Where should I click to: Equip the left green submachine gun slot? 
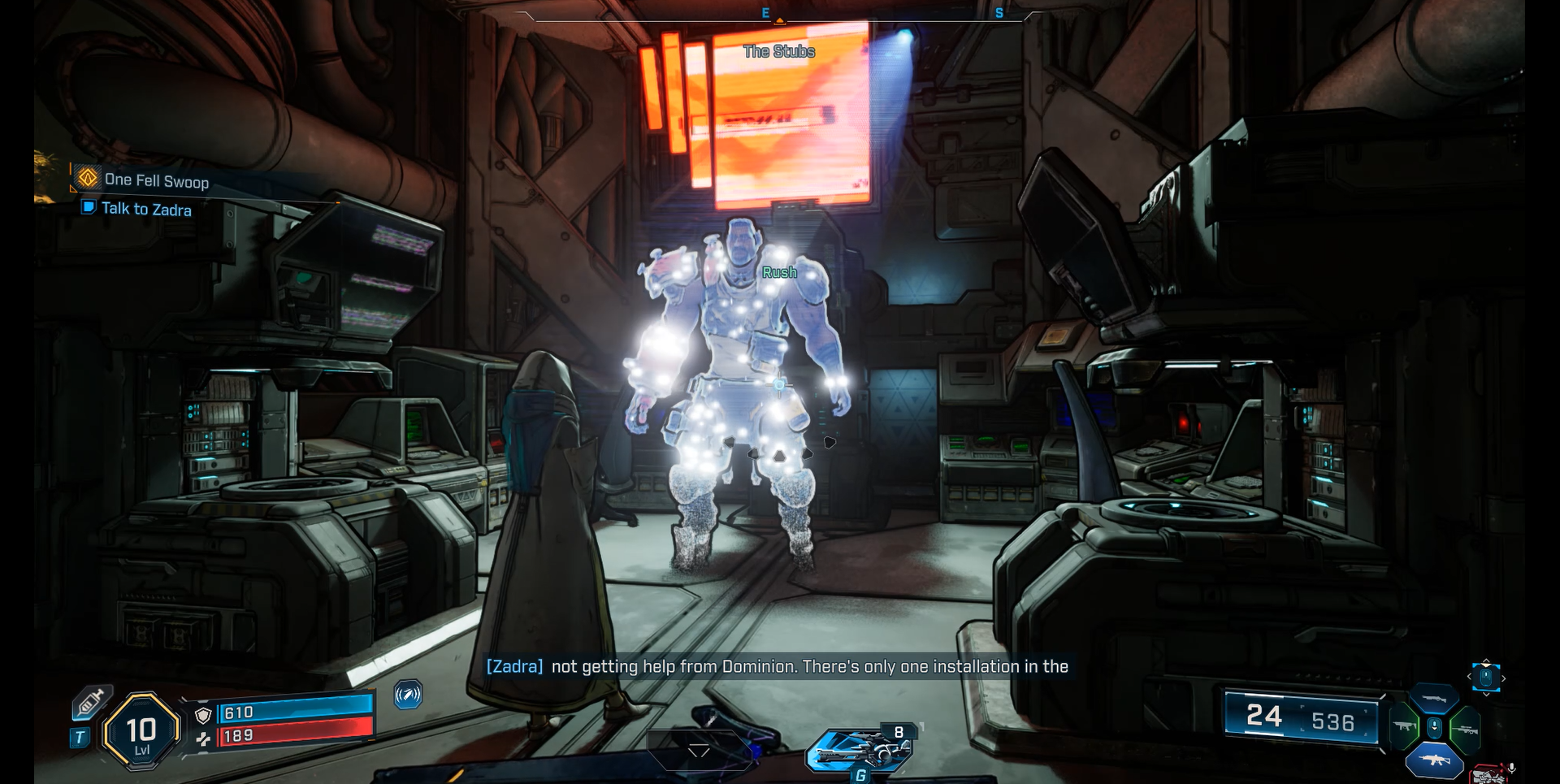click(x=1404, y=726)
